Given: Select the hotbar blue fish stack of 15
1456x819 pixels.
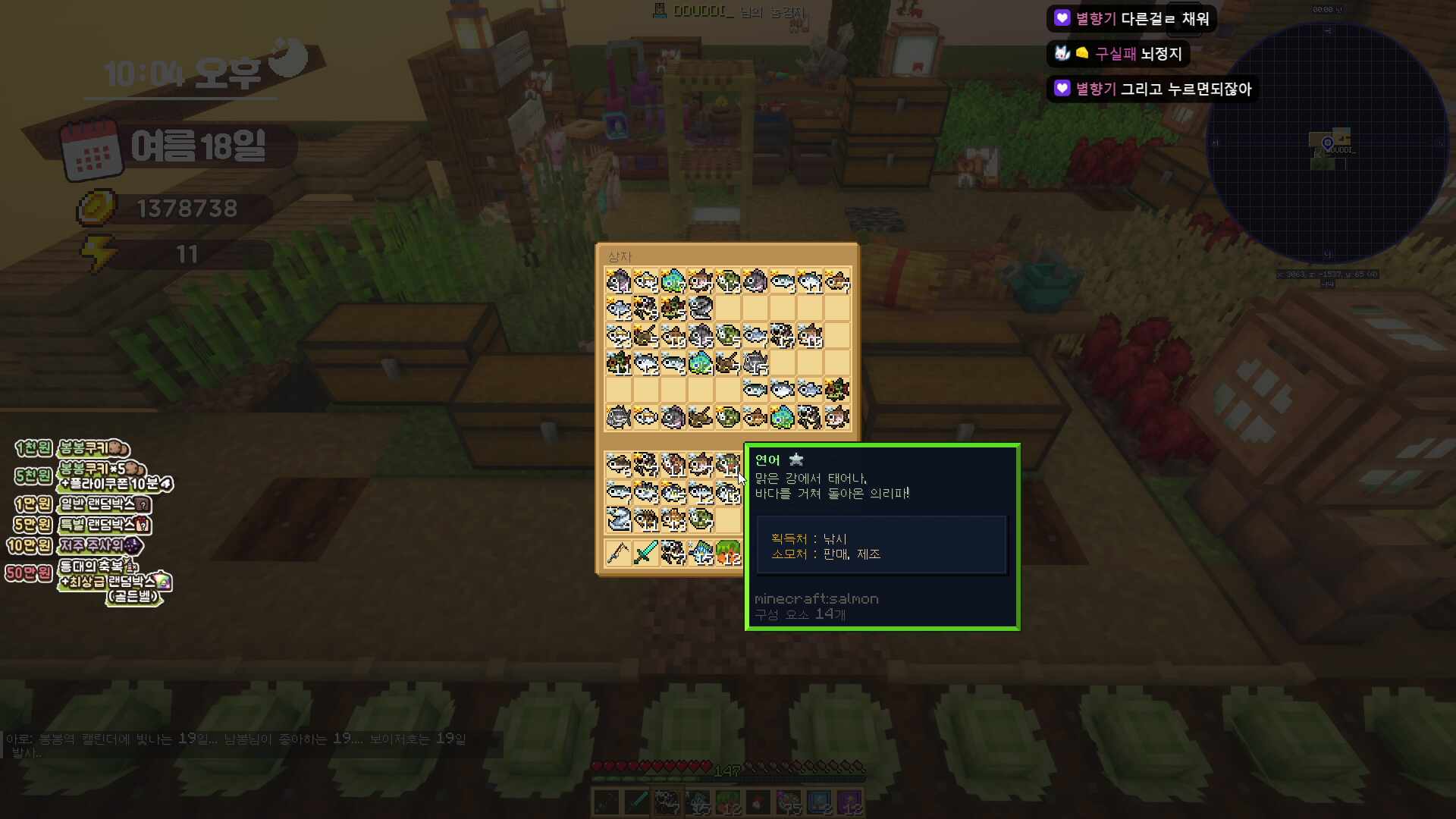Looking at the screenshot, I should pyautogui.click(x=701, y=553).
